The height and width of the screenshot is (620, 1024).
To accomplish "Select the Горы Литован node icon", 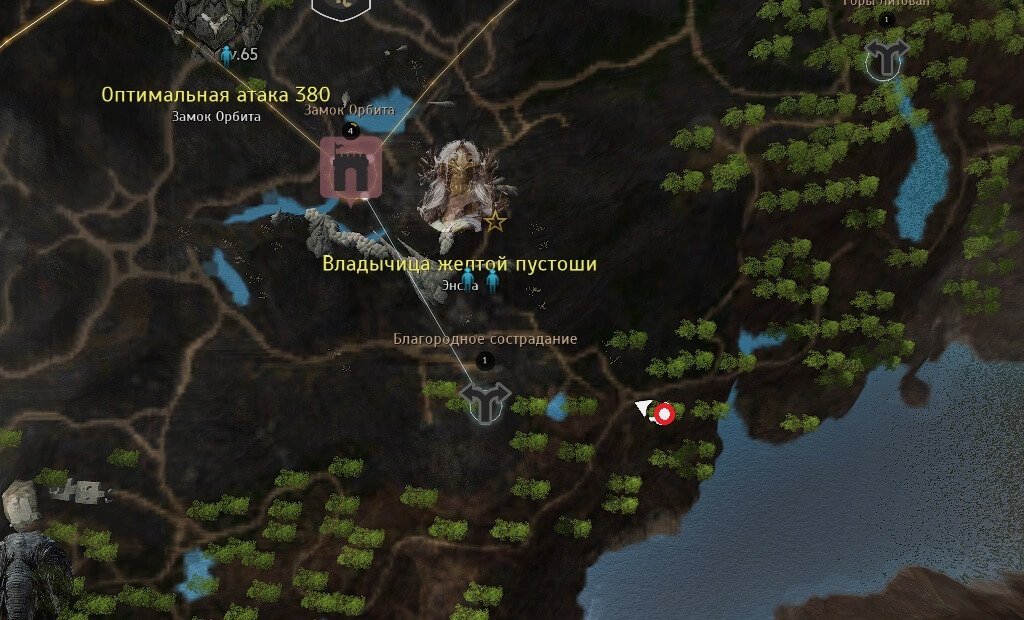I will click(886, 59).
